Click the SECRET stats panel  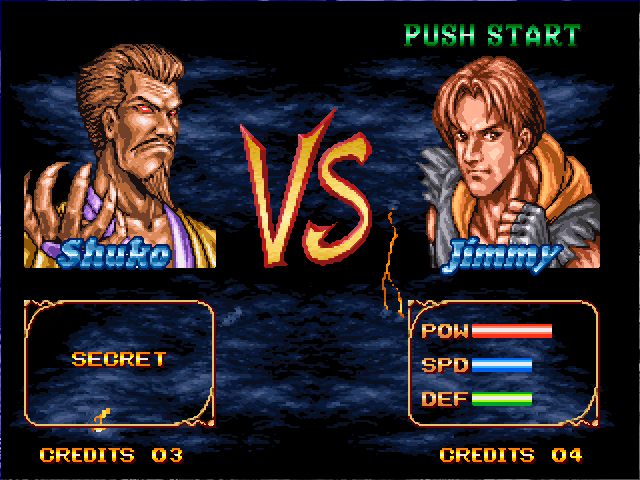point(119,361)
